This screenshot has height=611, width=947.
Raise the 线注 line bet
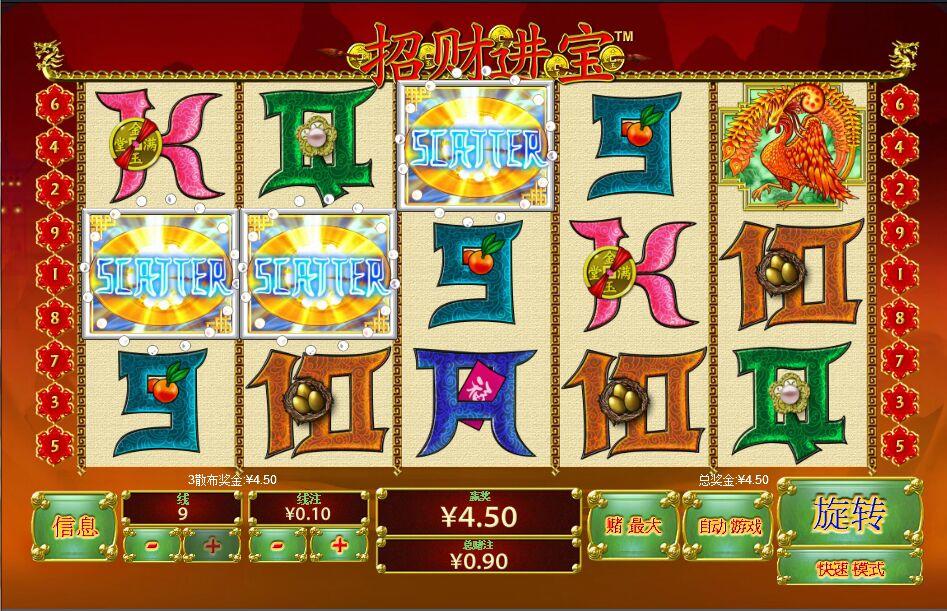(338, 545)
